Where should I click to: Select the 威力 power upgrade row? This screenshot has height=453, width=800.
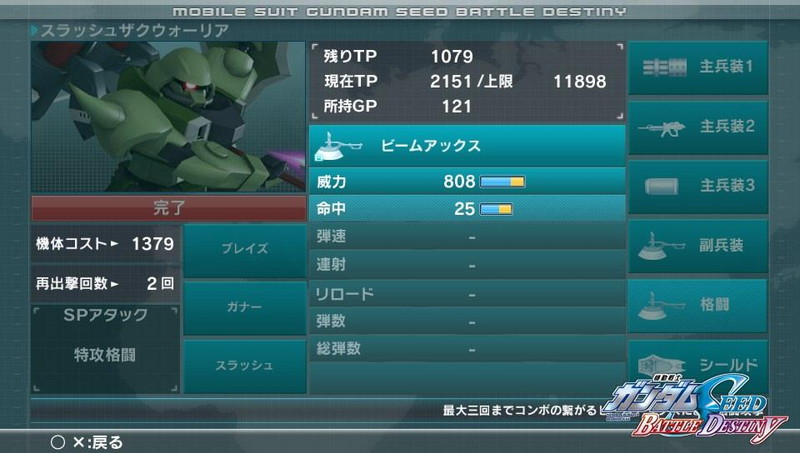(466, 183)
